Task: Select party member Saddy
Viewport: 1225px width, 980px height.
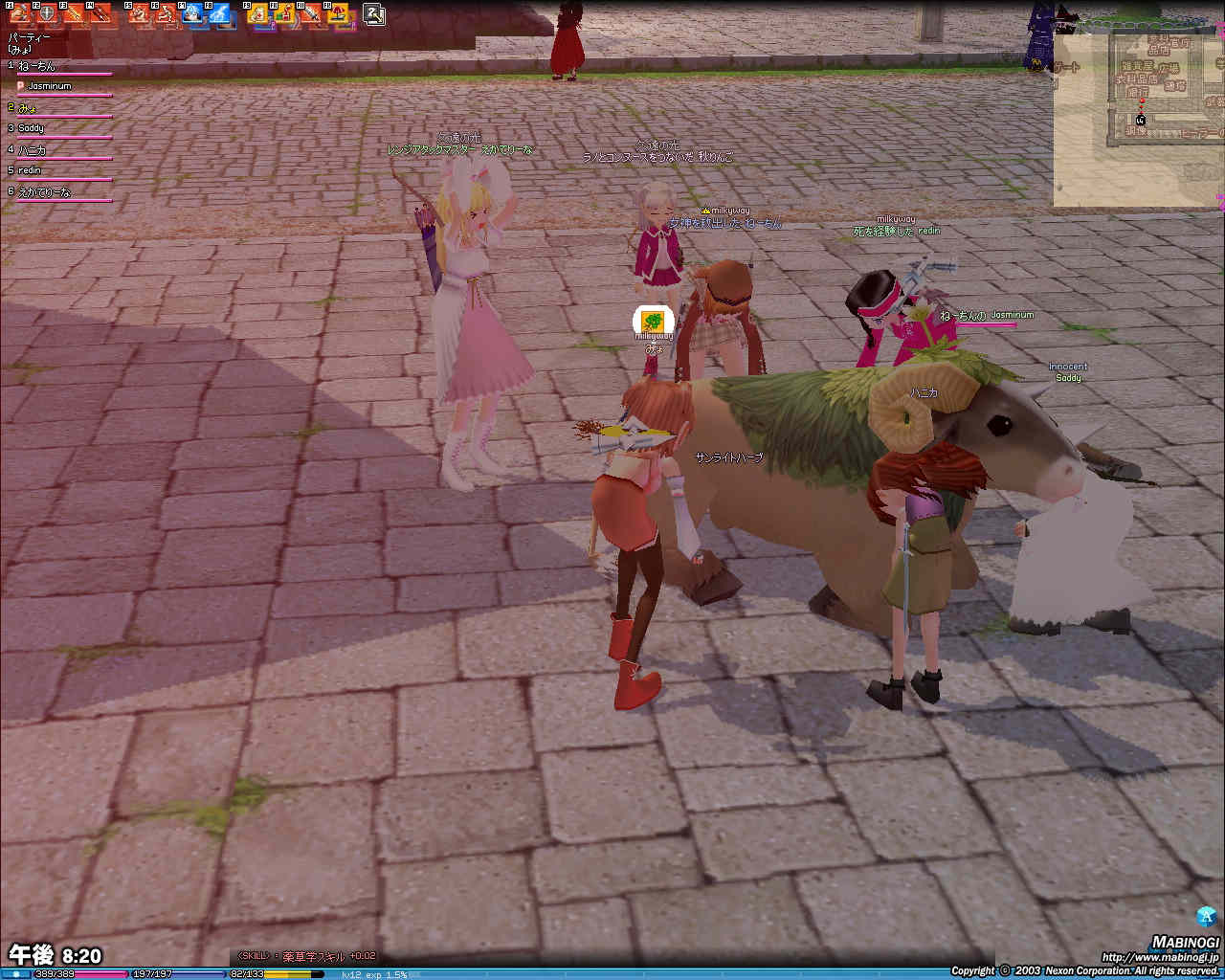Action: [32, 128]
